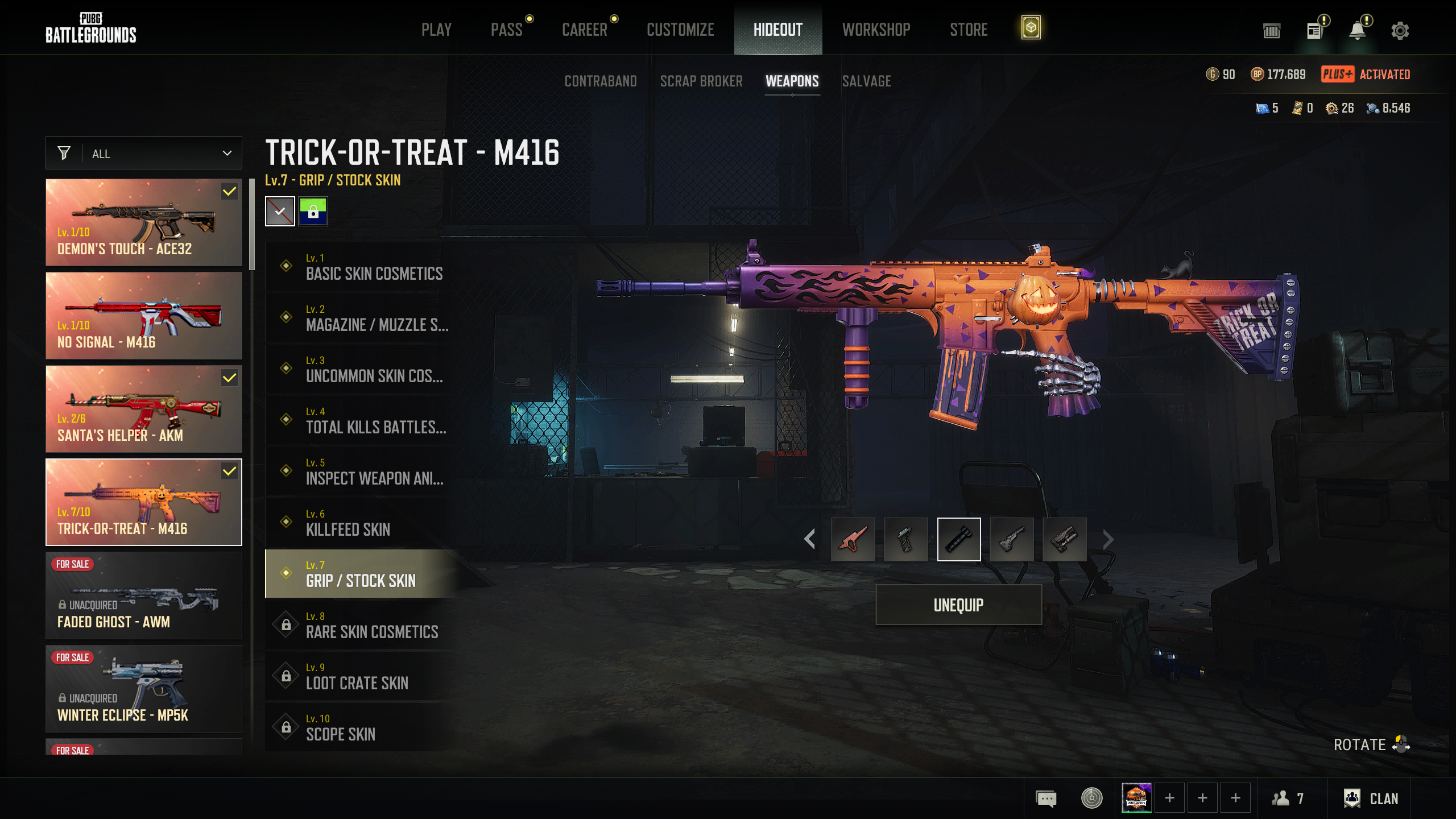Image resolution: width=1456 pixels, height=819 pixels.
Task: Select Lv. 6 Killfeed Skin row
Action: (364, 522)
